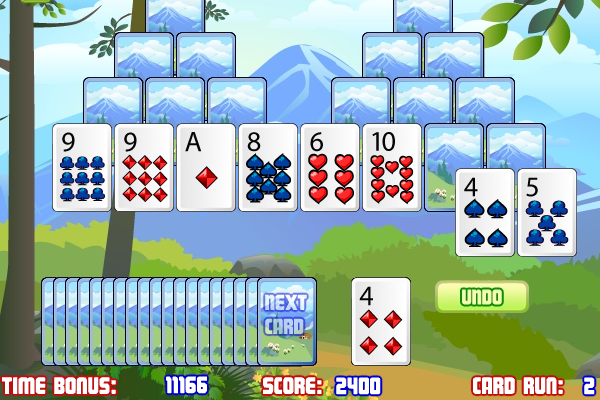Click the 4 of diamonds foundation card

click(x=381, y=320)
